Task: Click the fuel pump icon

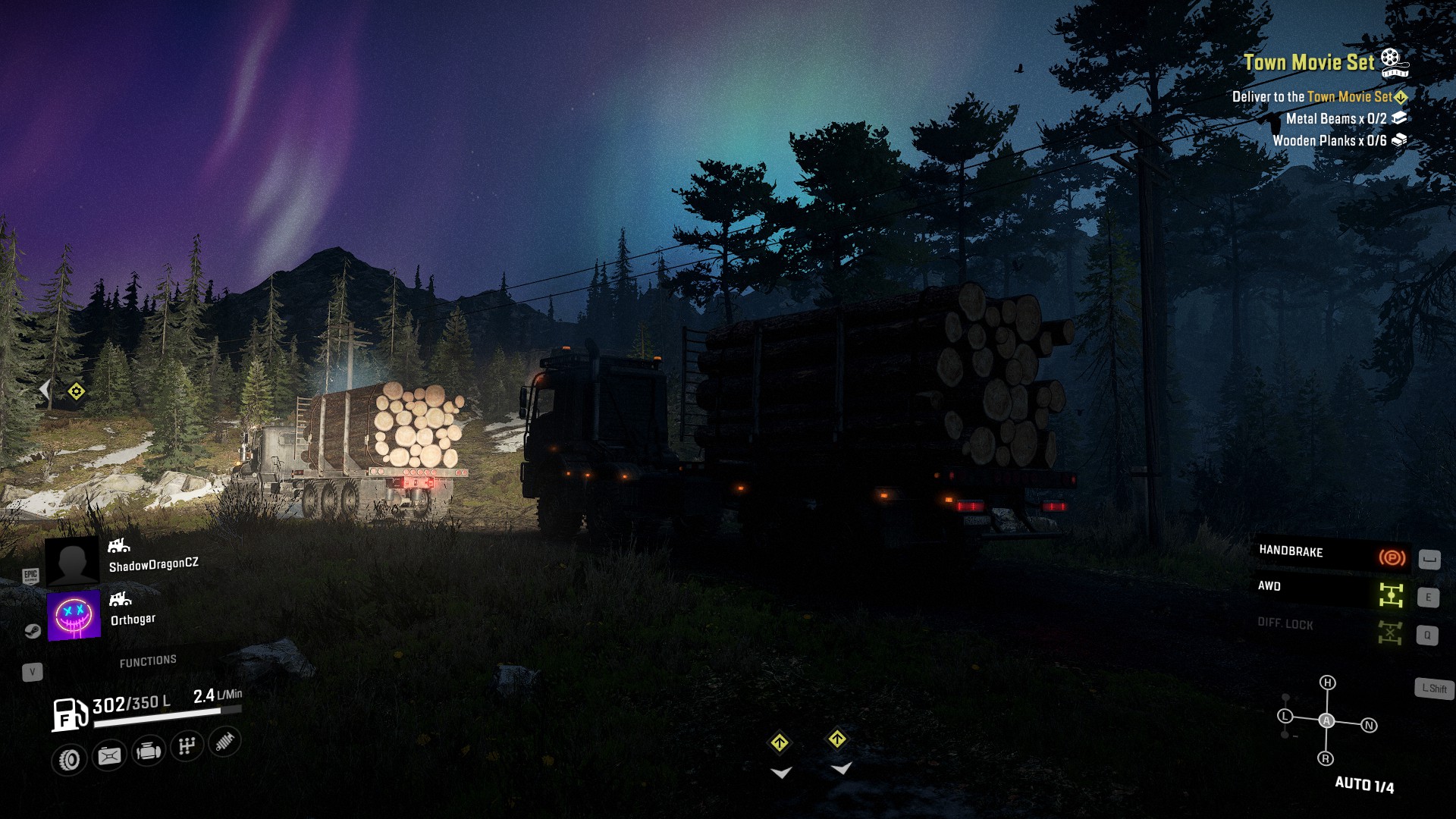Action: (x=69, y=714)
